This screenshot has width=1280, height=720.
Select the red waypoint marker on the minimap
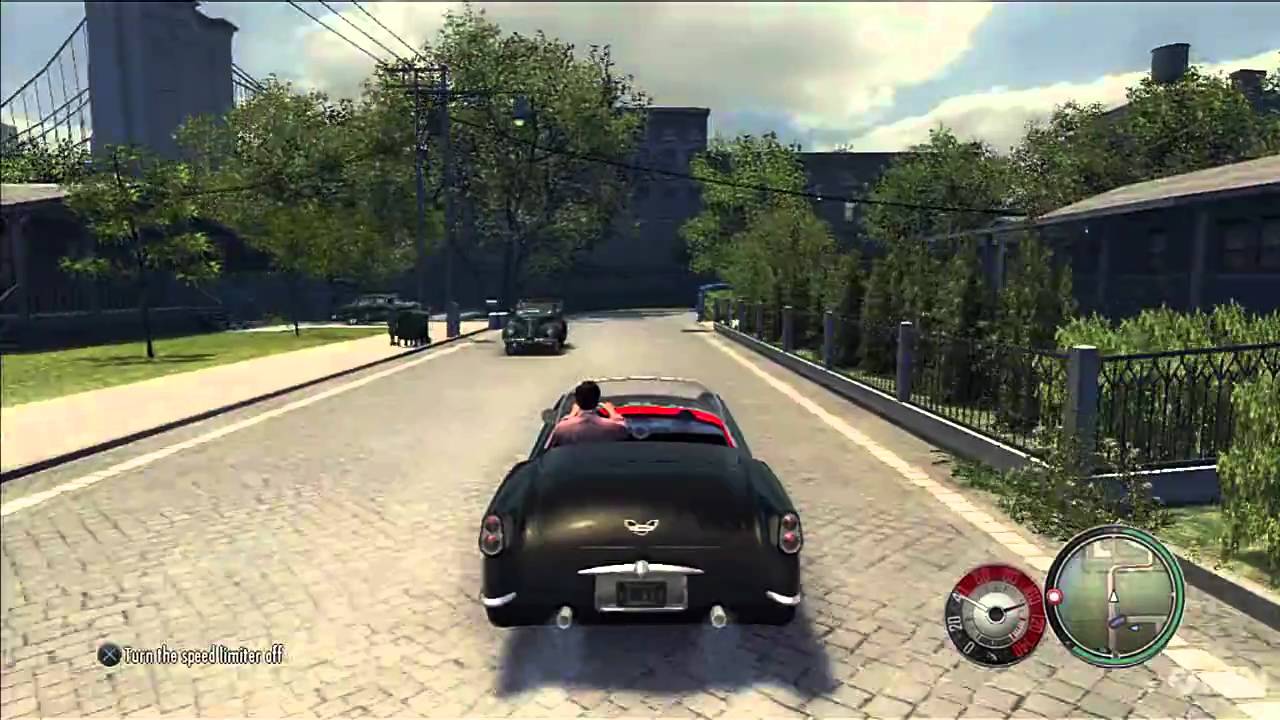click(x=1054, y=597)
